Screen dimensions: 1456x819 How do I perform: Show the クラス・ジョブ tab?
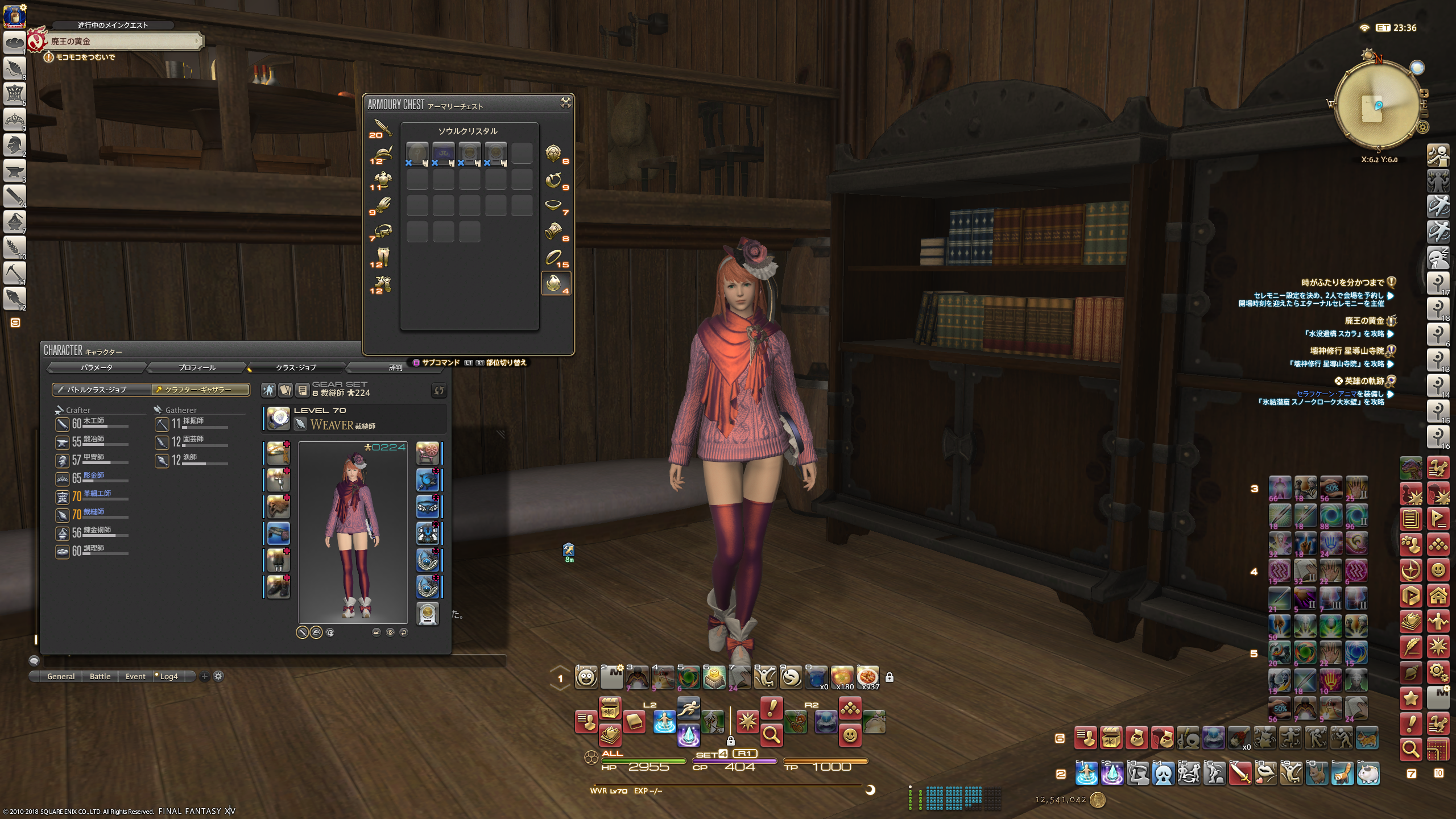point(296,367)
